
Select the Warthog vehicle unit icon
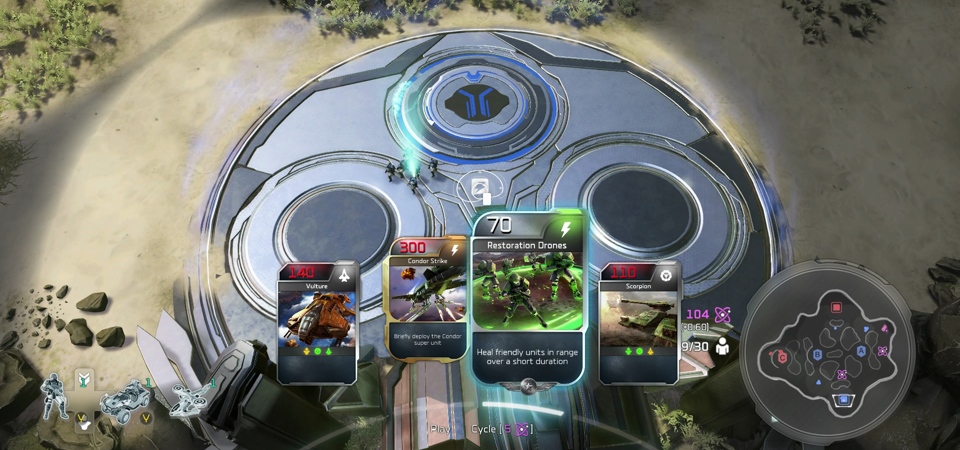[124, 398]
